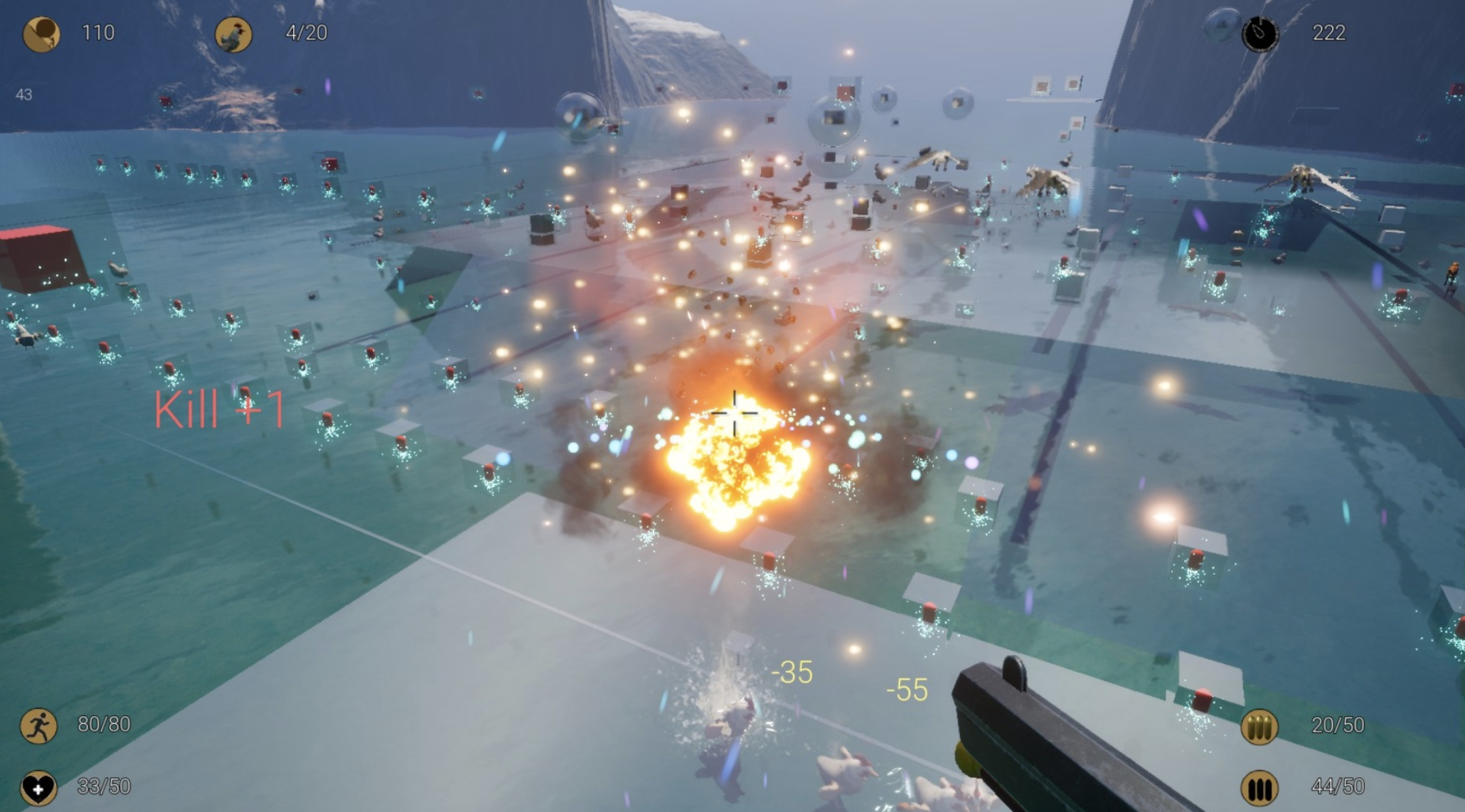1465x812 pixels.
Task: Select the running man stamina icon
Action: tap(38, 726)
